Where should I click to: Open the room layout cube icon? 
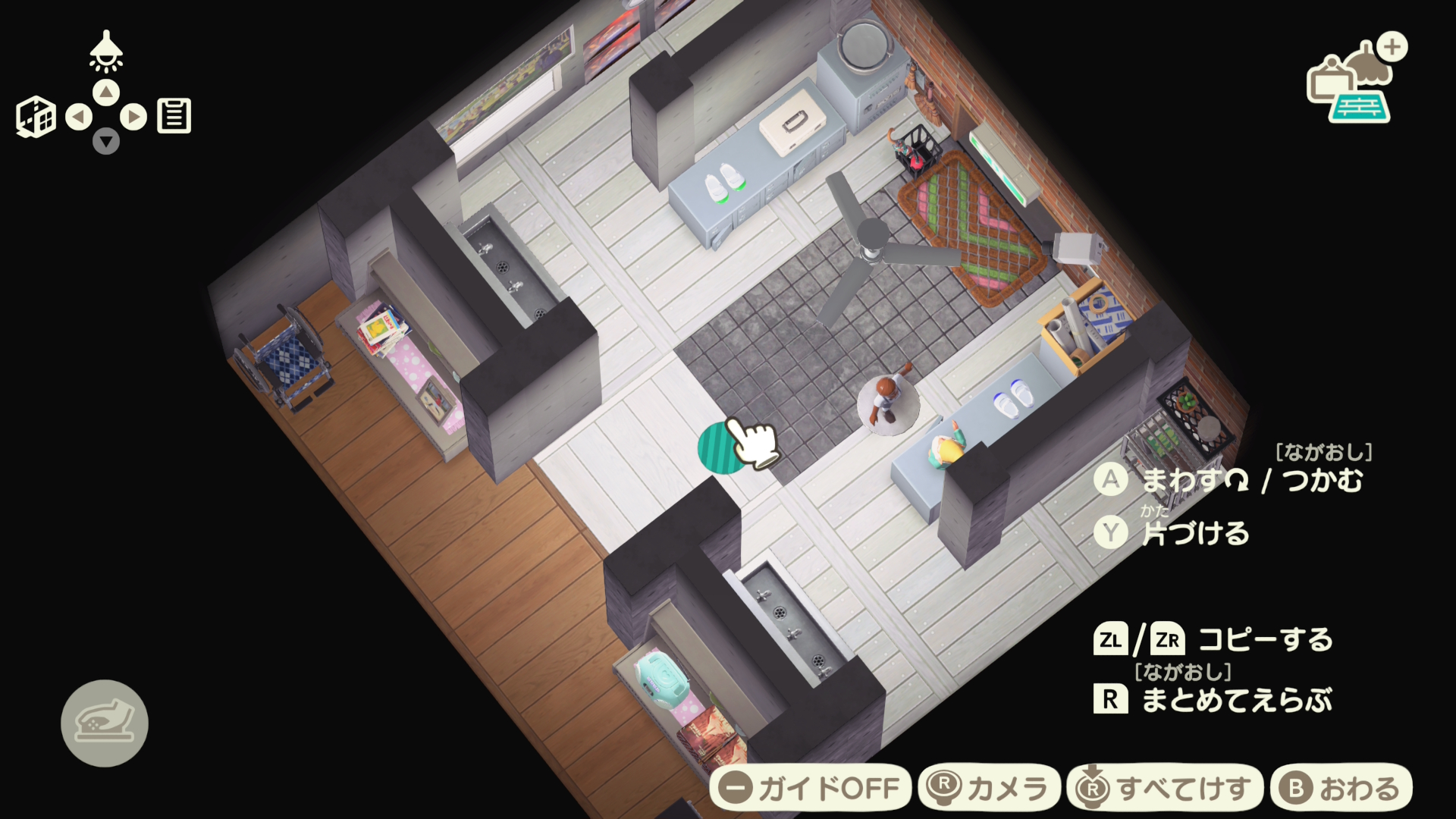coord(36,117)
